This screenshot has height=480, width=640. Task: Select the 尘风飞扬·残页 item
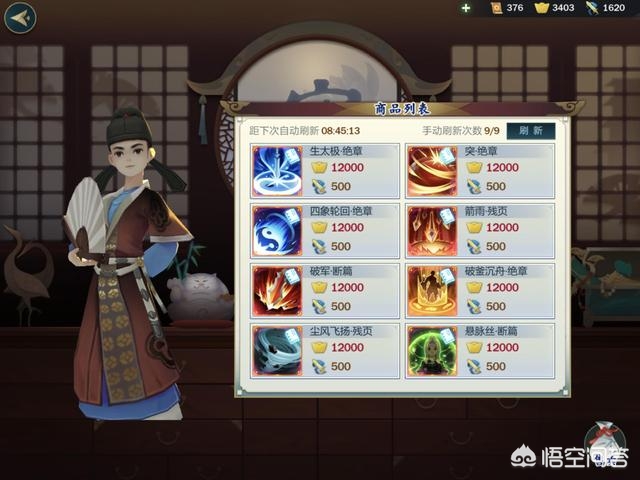point(324,350)
